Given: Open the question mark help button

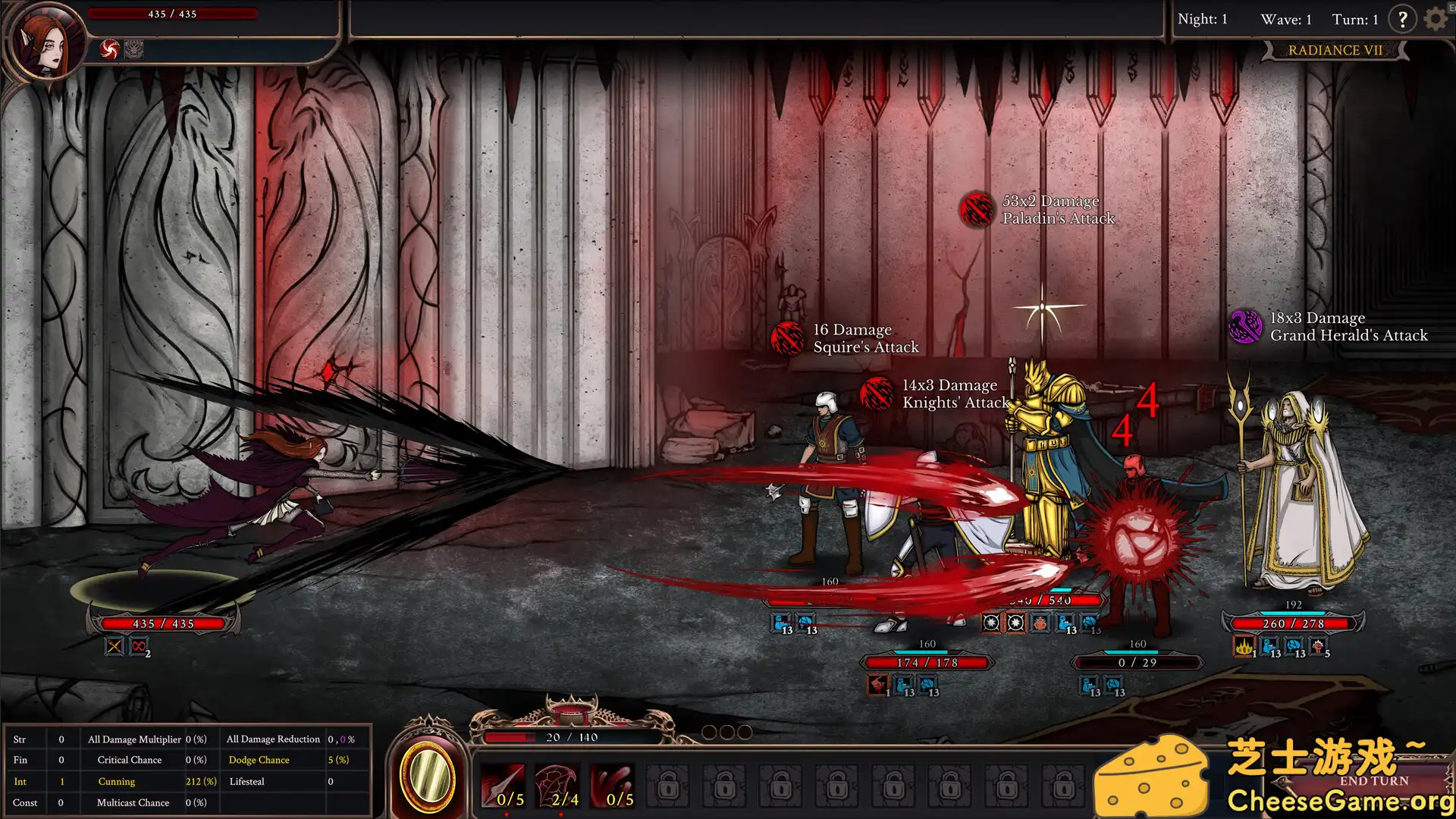Looking at the screenshot, I should [1402, 19].
